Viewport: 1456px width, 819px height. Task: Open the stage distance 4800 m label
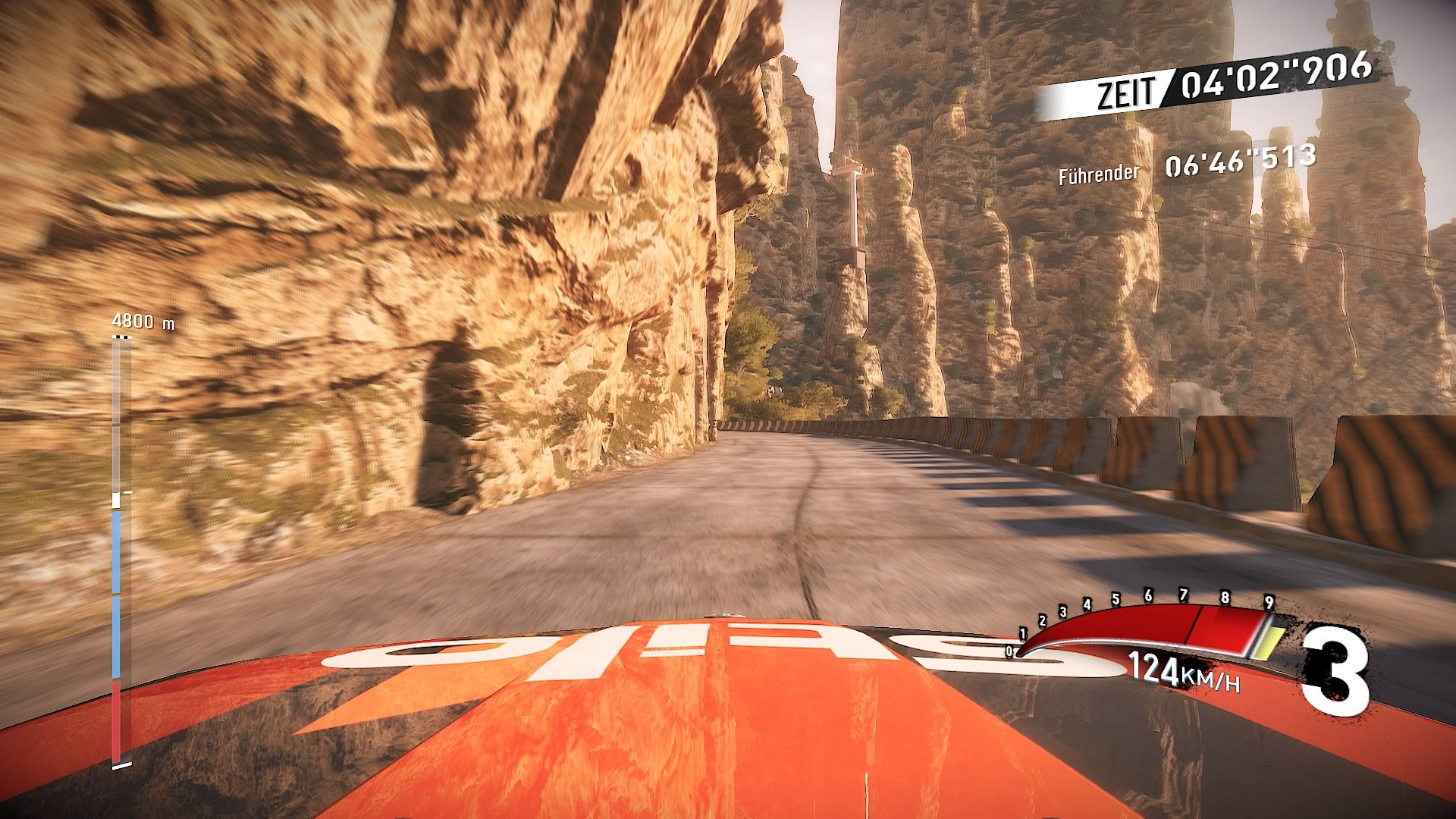[x=143, y=321]
